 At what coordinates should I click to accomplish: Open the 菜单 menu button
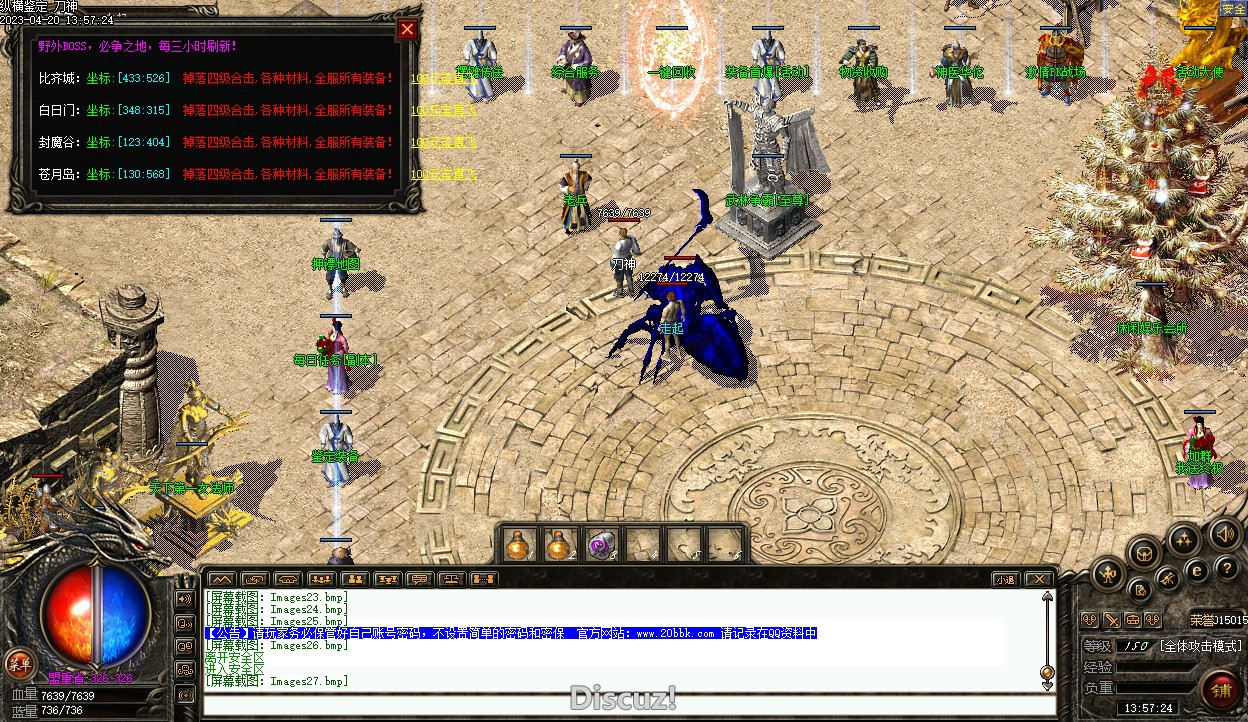pos(18,662)
